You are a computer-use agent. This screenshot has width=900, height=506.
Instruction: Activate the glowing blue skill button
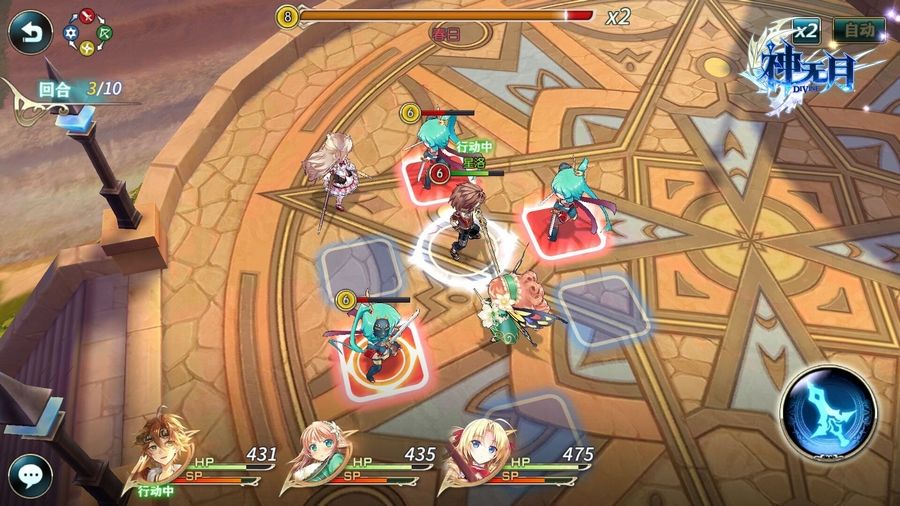point(829,412)
